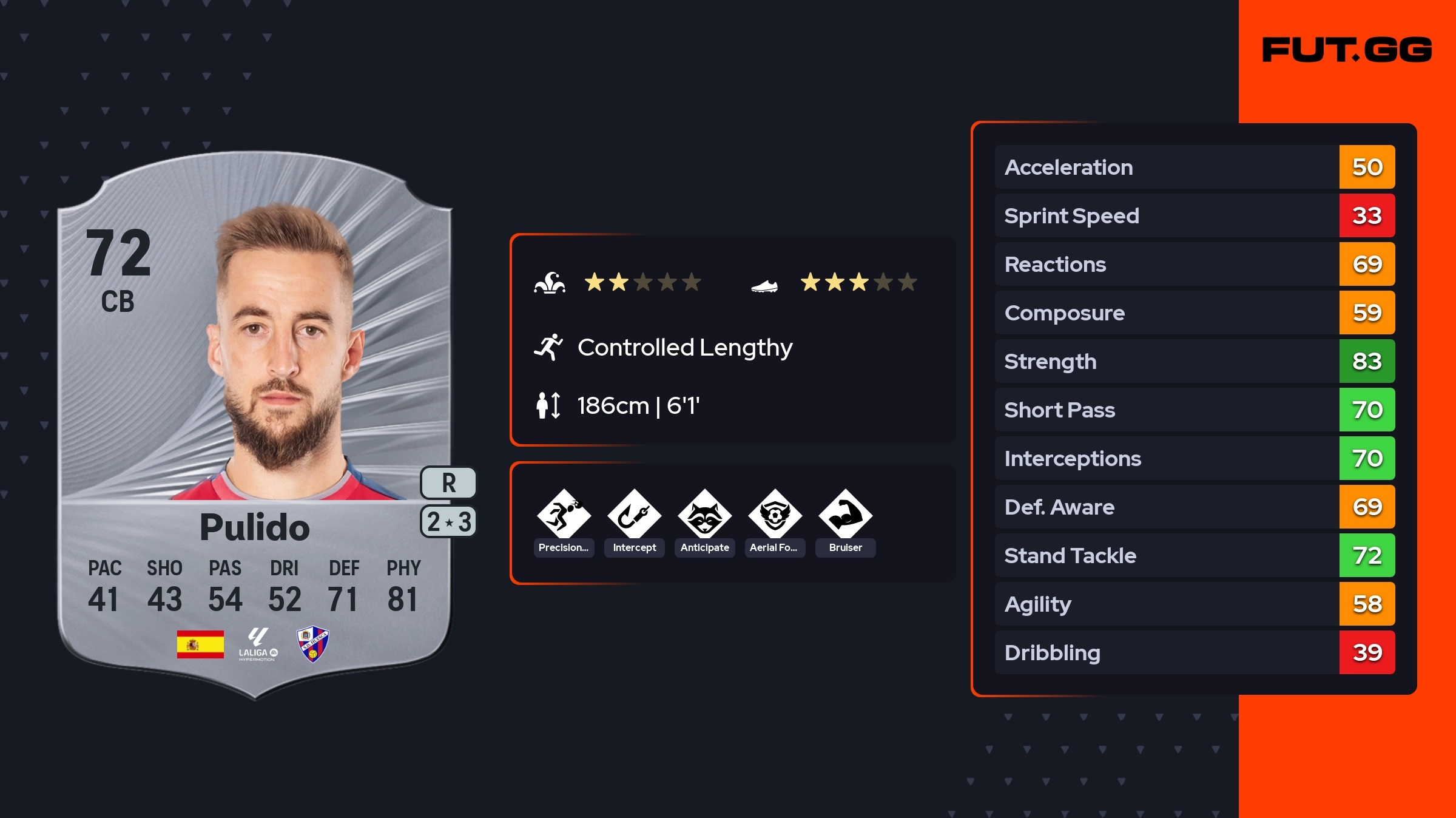Viewport: 1456px width, 818px height.
Task: Click the Sprint Speed stat row
Action: [1194, 215]
